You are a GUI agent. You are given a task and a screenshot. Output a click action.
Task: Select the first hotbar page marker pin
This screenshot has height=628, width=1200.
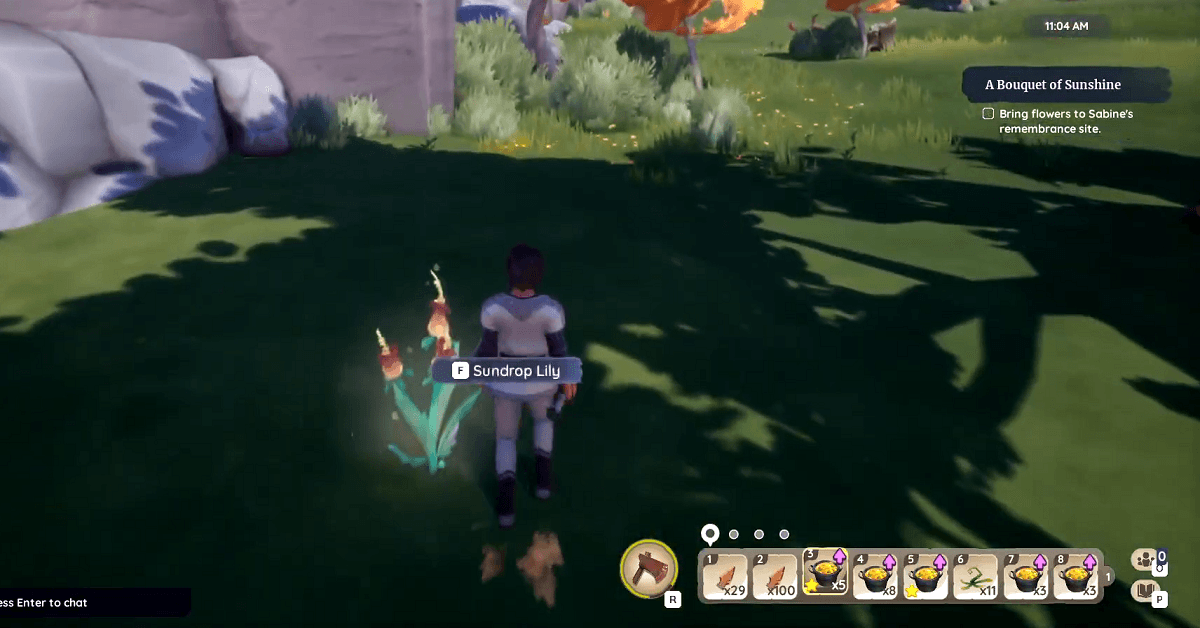click(x=710, y=533)
